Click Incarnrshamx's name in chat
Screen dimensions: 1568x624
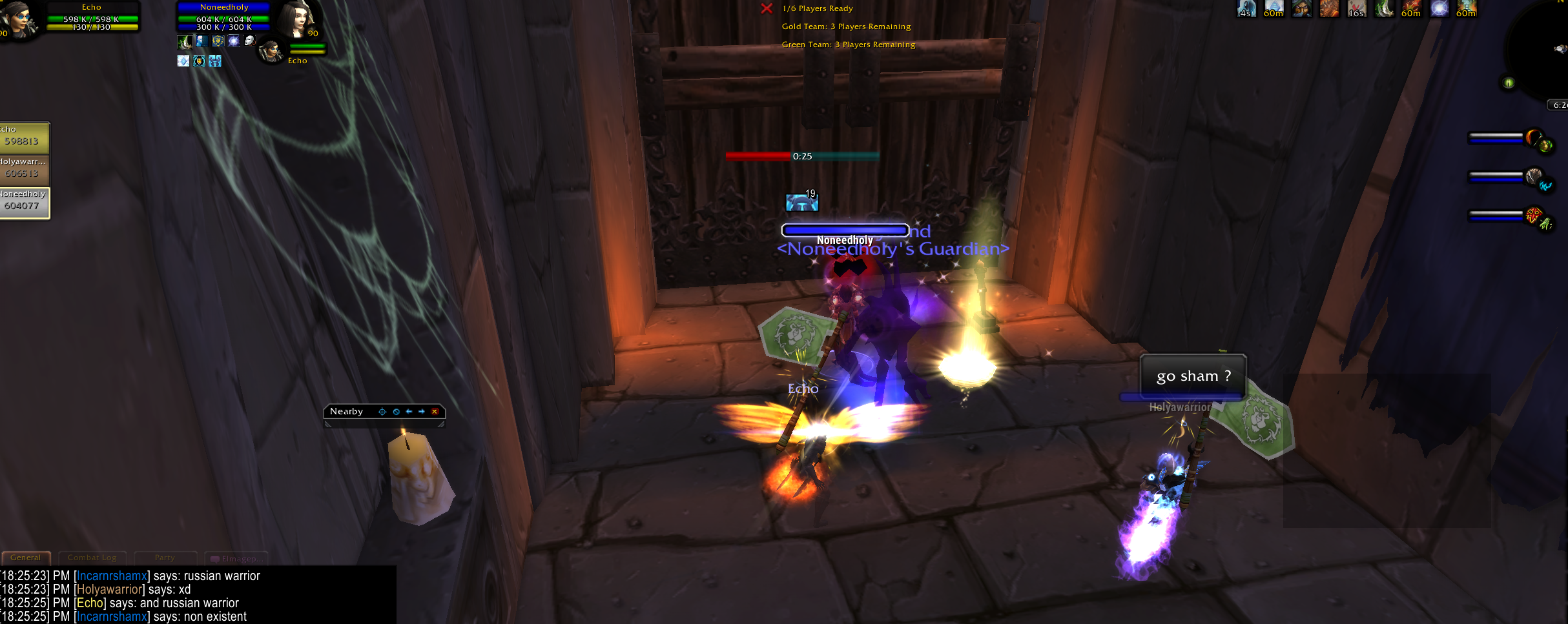point(112,576)
